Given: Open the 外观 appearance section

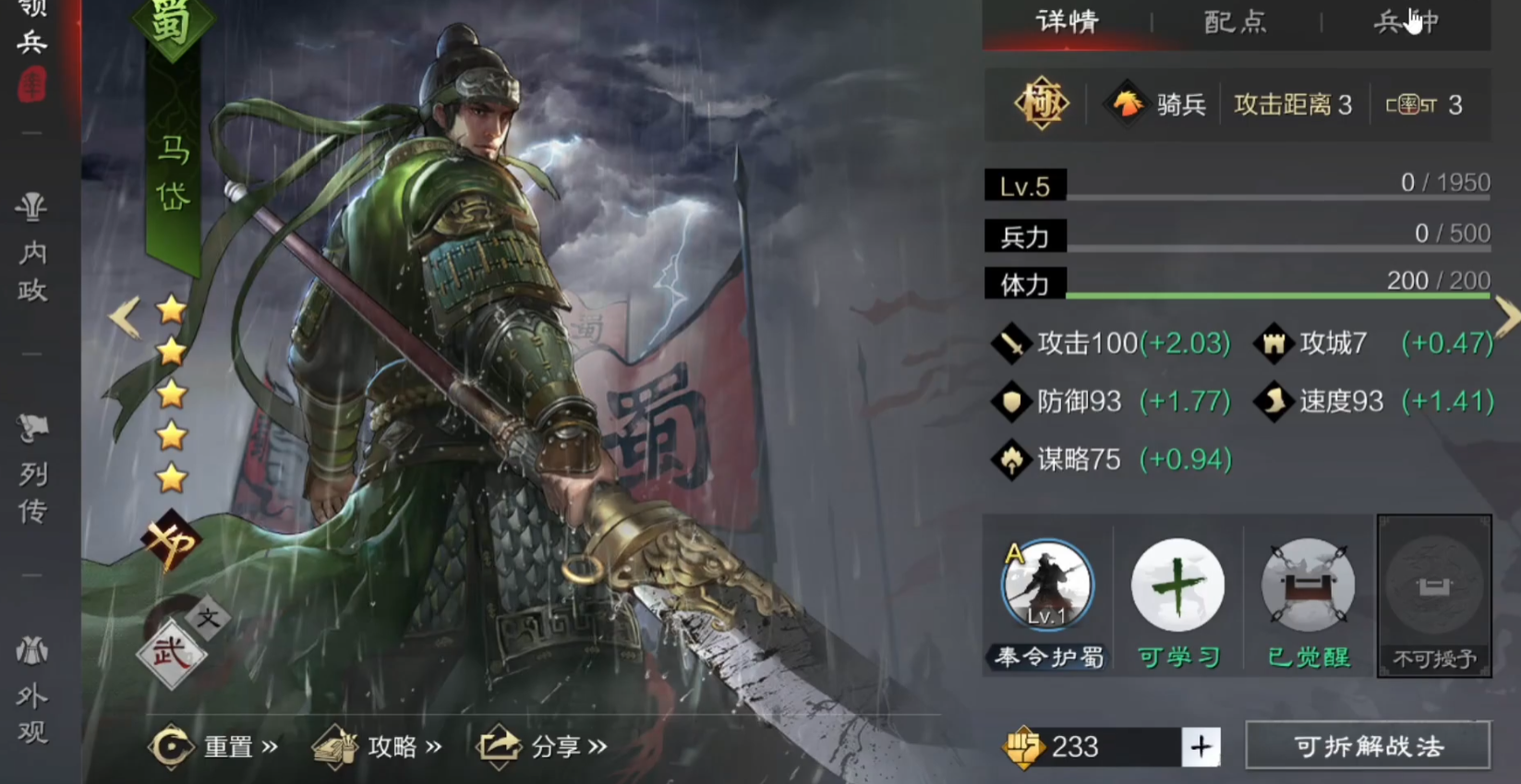Looking at the screenshot, I should click(32, 693).
